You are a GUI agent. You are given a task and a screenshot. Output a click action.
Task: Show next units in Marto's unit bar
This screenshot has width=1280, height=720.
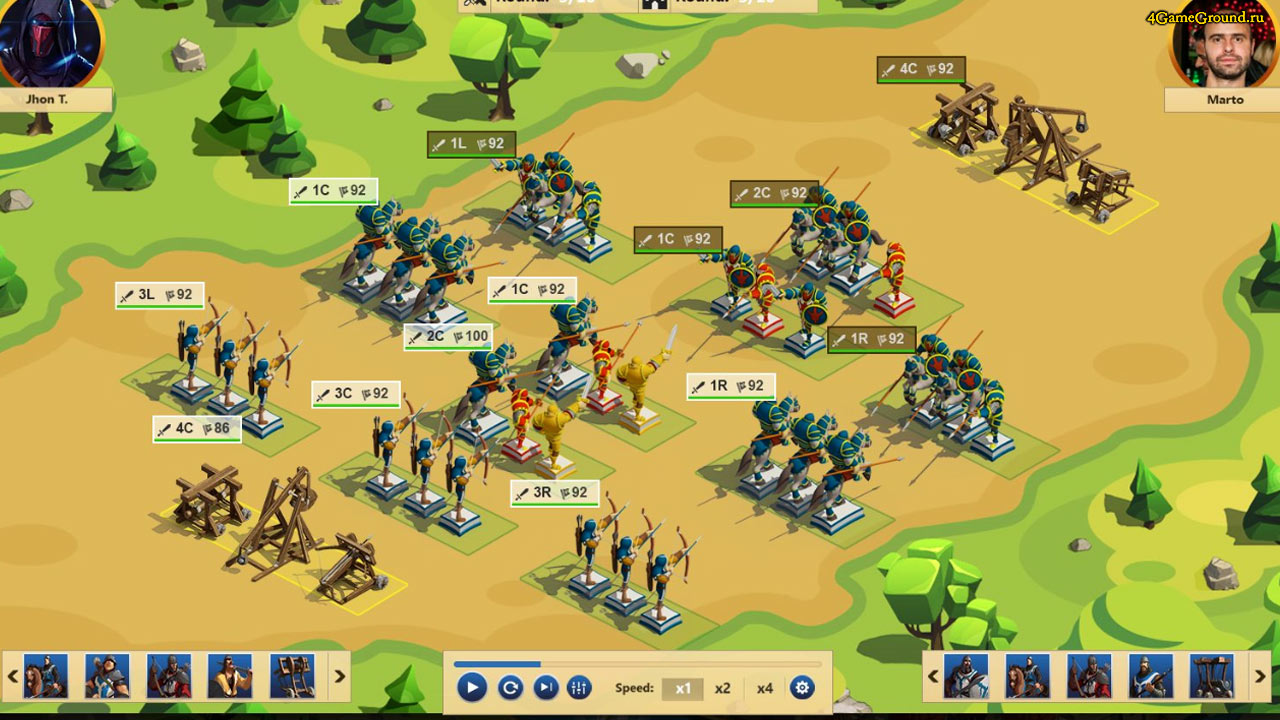pyautogui.click(x=1260, y=676)
